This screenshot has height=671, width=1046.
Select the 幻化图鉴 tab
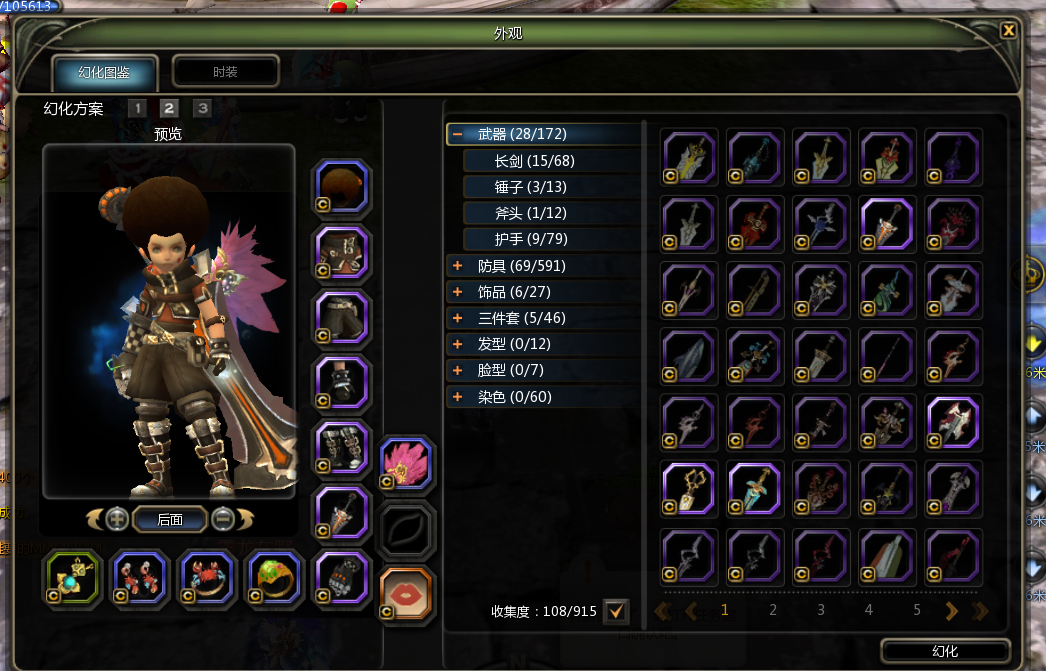pos(105,73)
